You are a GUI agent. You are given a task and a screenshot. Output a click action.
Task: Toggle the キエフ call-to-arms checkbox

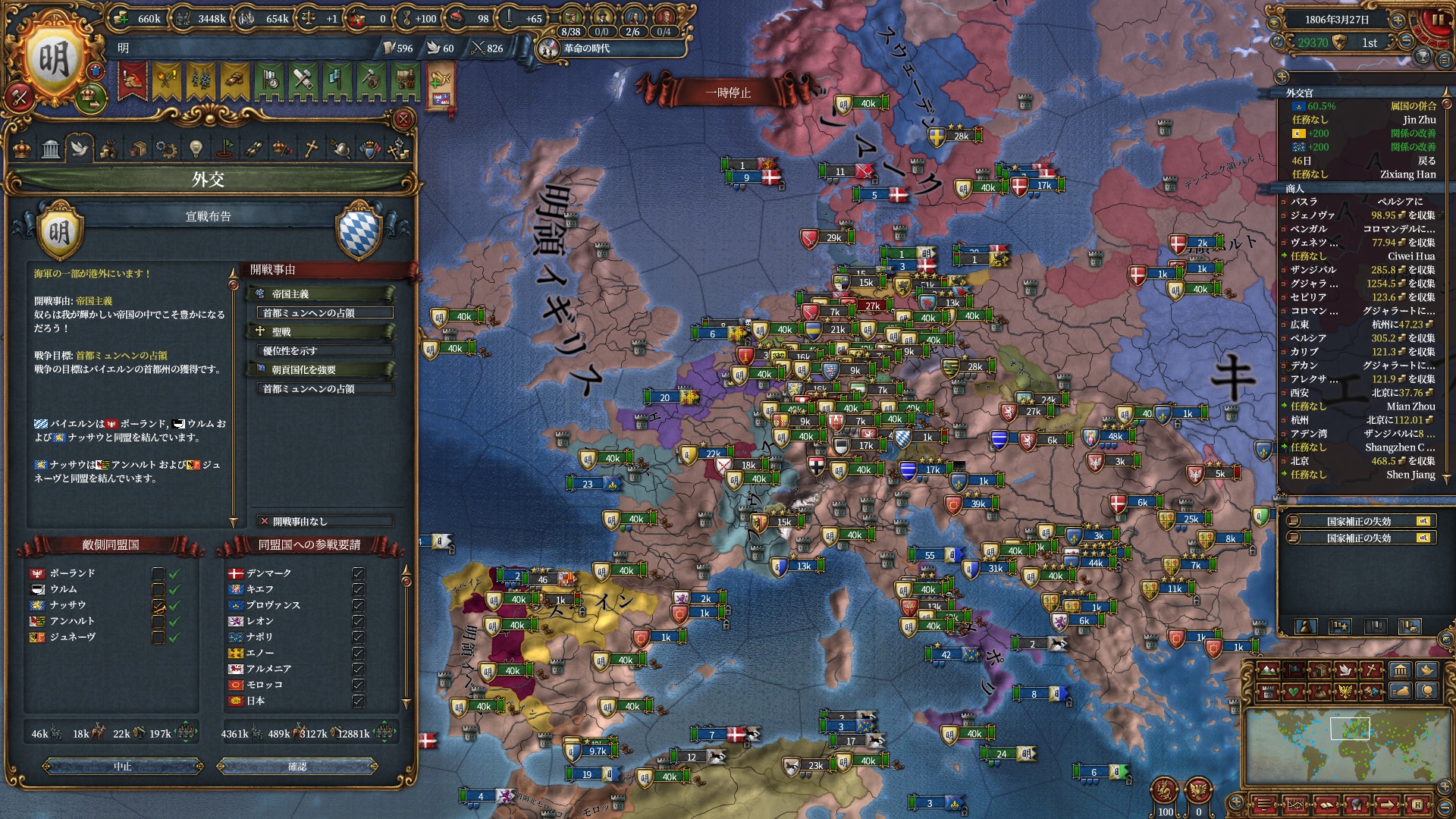pyautogui.click(x=358, y=589)
